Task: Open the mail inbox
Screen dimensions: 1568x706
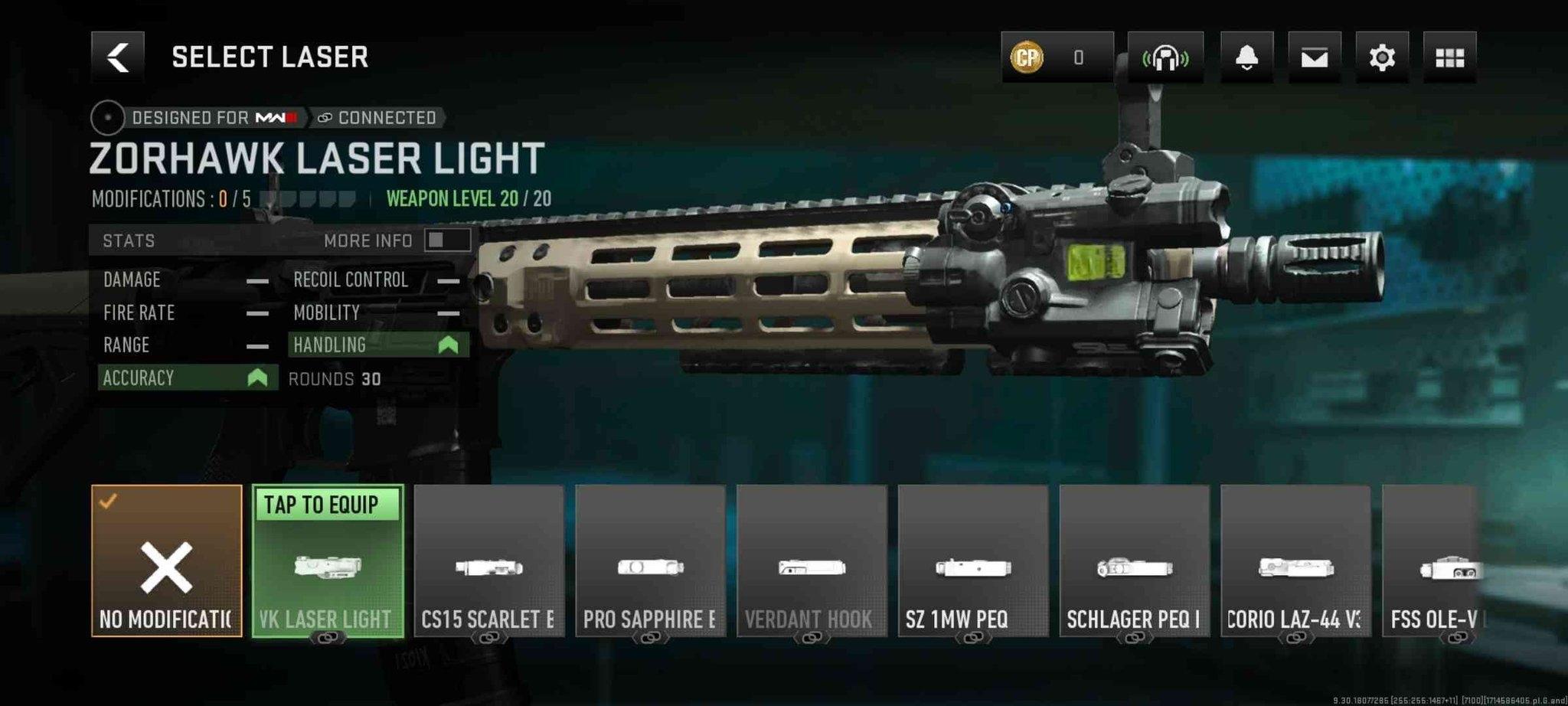Action: 1314,57
